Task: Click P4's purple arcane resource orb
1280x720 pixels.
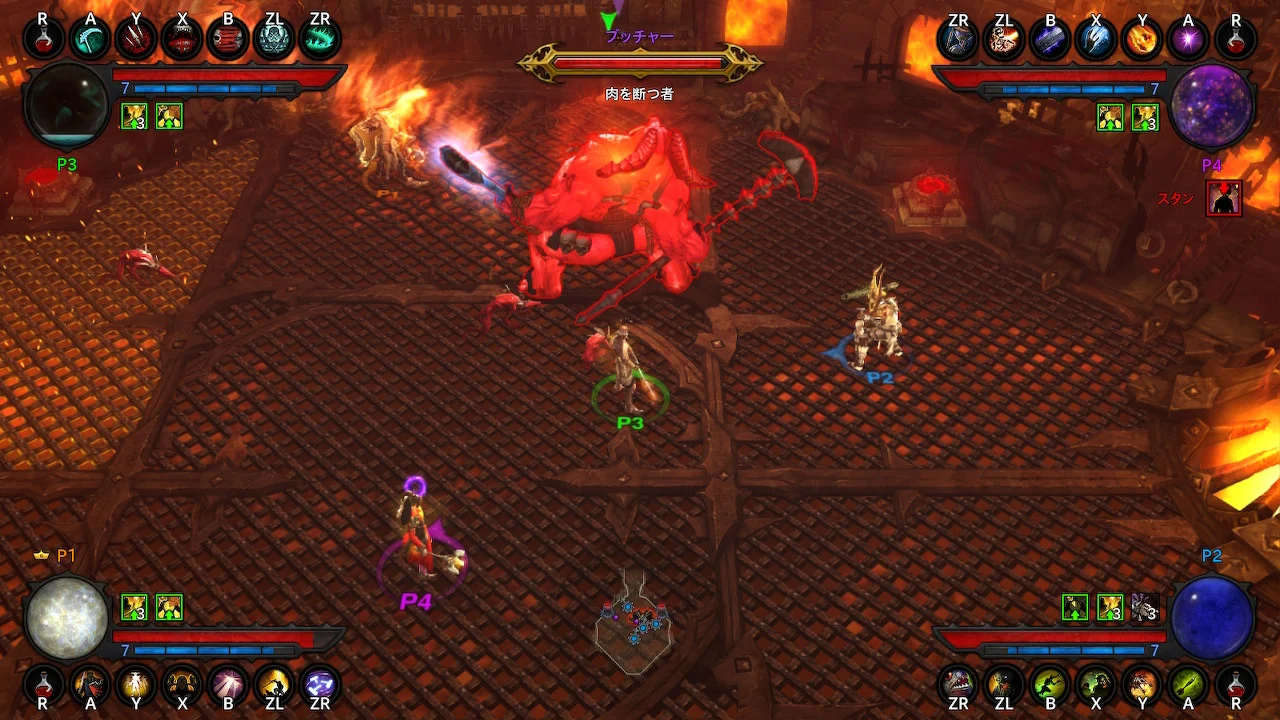Action: tap(1211, 105)
